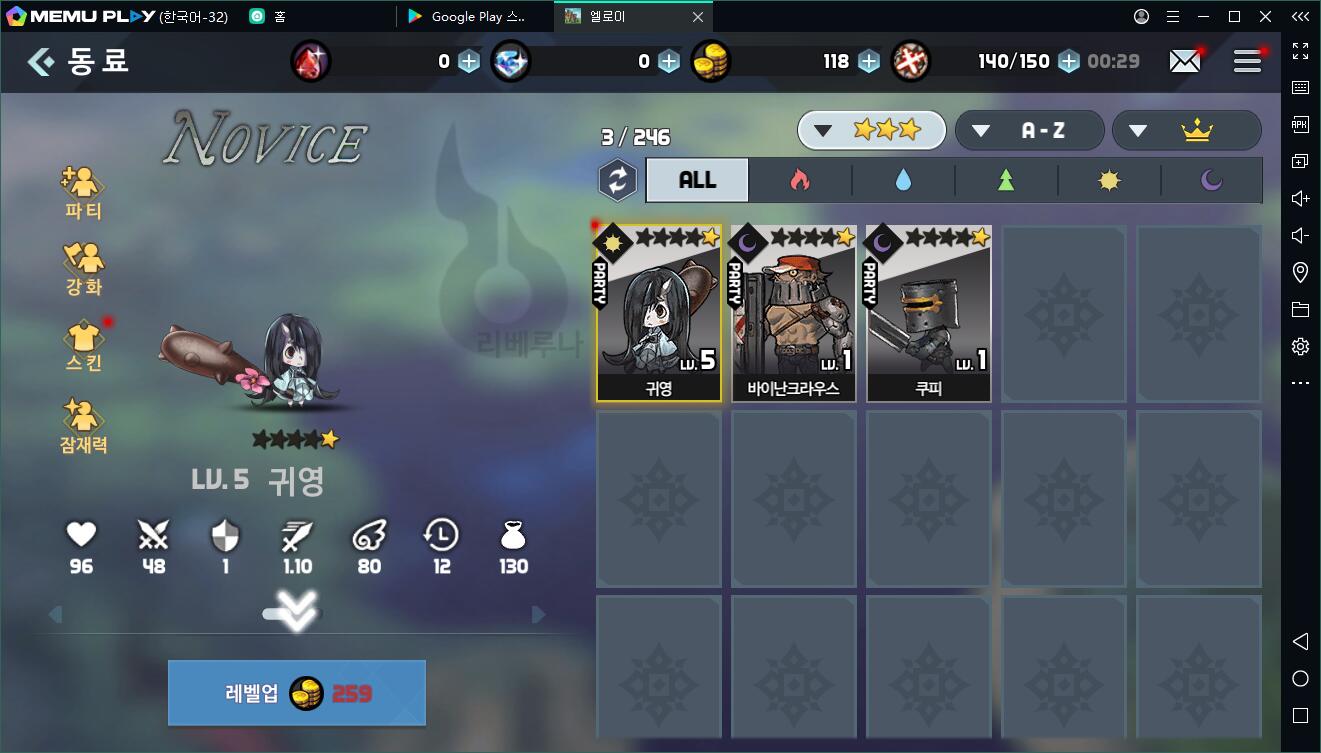Close the 엘로이 emulator tab
Image resolution: width=1321 pixels, height=753 pixels.
coord(698,17)
